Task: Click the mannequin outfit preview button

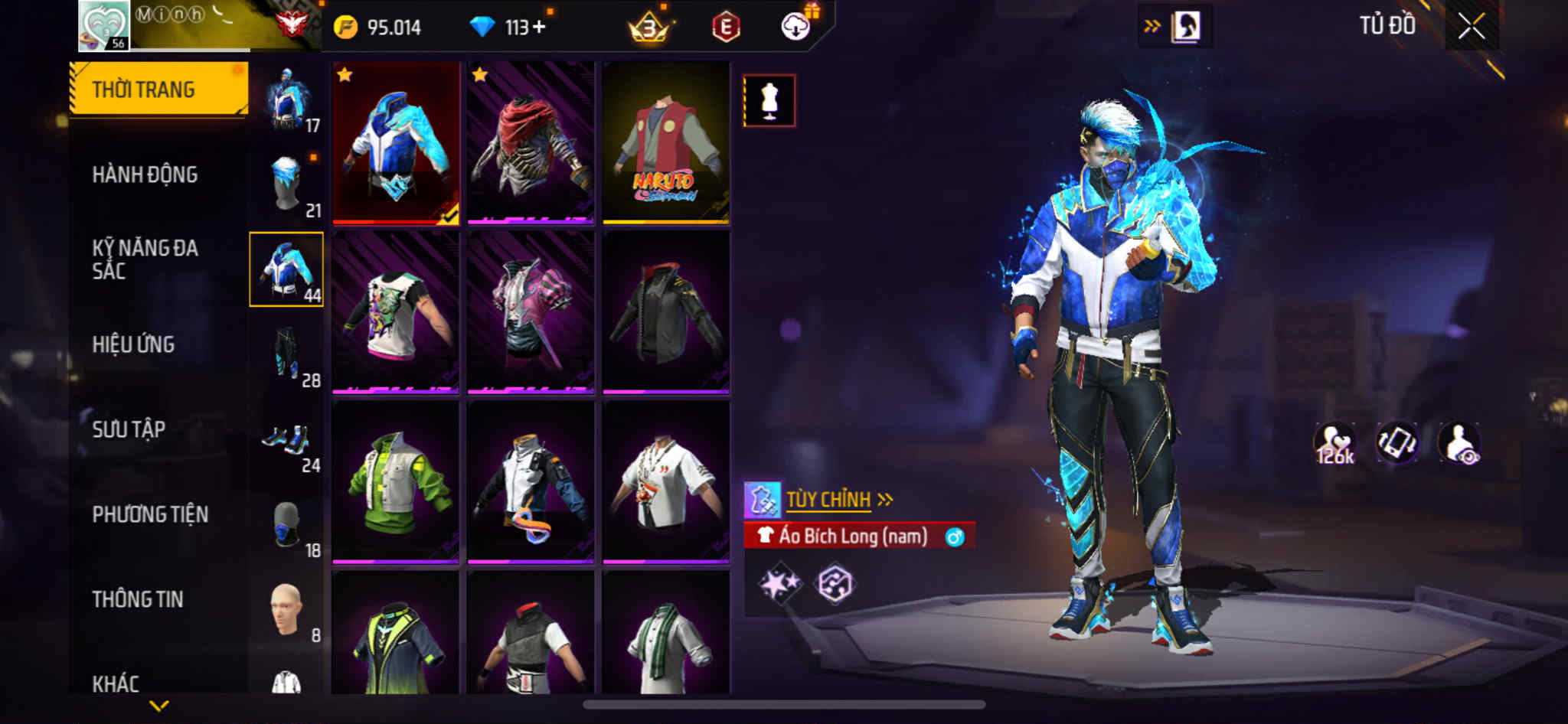Action: pos(769,100)
